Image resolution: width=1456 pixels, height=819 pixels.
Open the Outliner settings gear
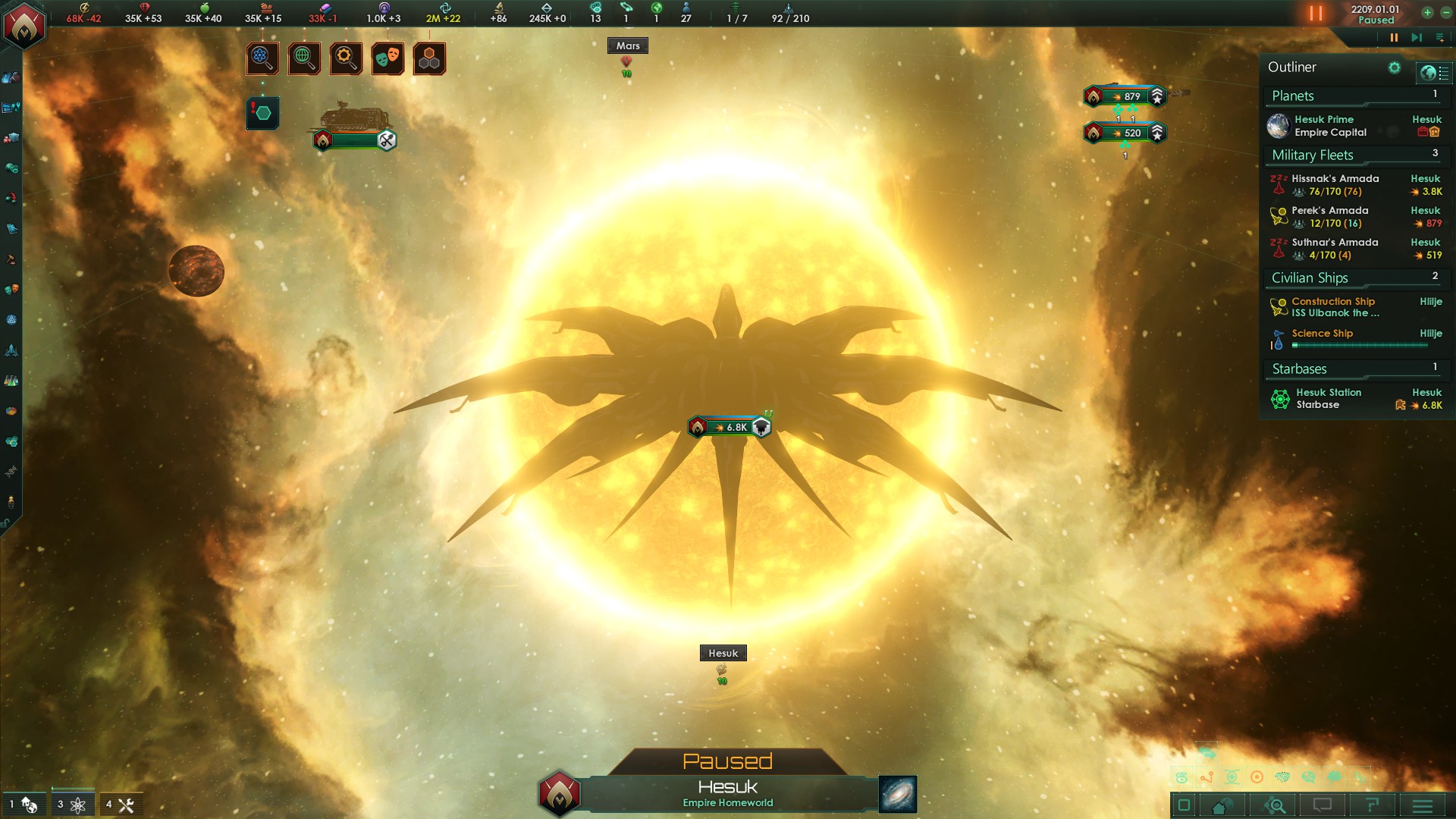pos(1394,67)
